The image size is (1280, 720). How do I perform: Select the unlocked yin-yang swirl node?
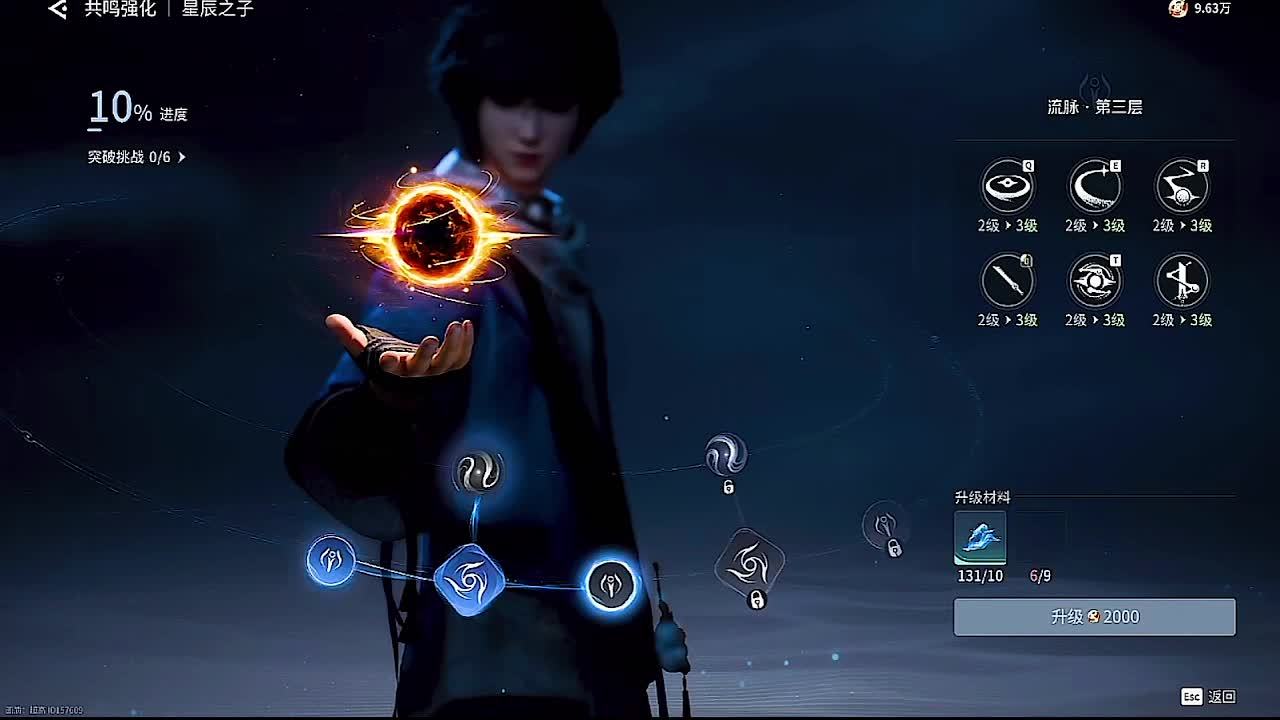pyautogui.click(x=477, y=472)
